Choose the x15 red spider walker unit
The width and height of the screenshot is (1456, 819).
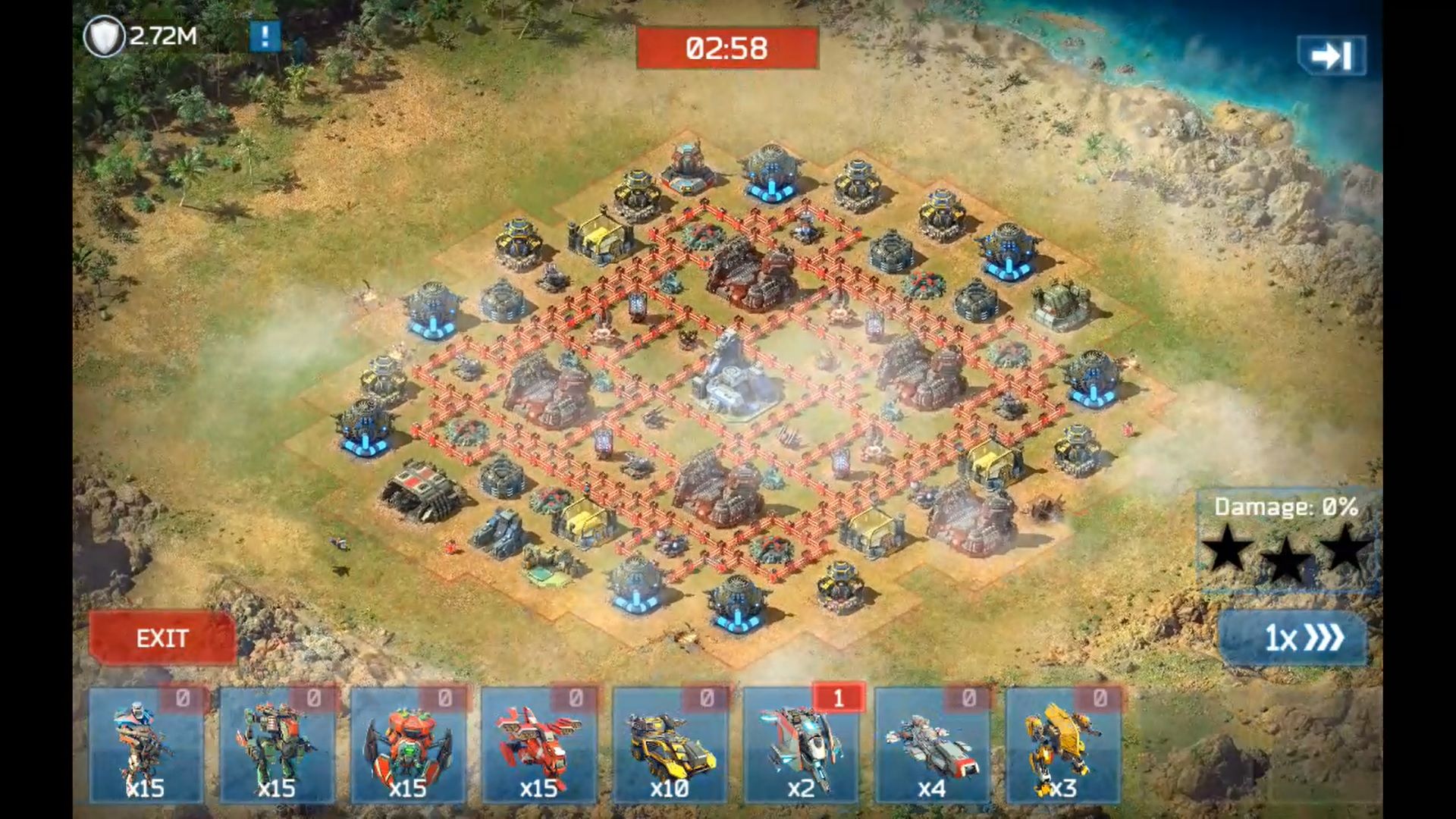coord(408,746)
